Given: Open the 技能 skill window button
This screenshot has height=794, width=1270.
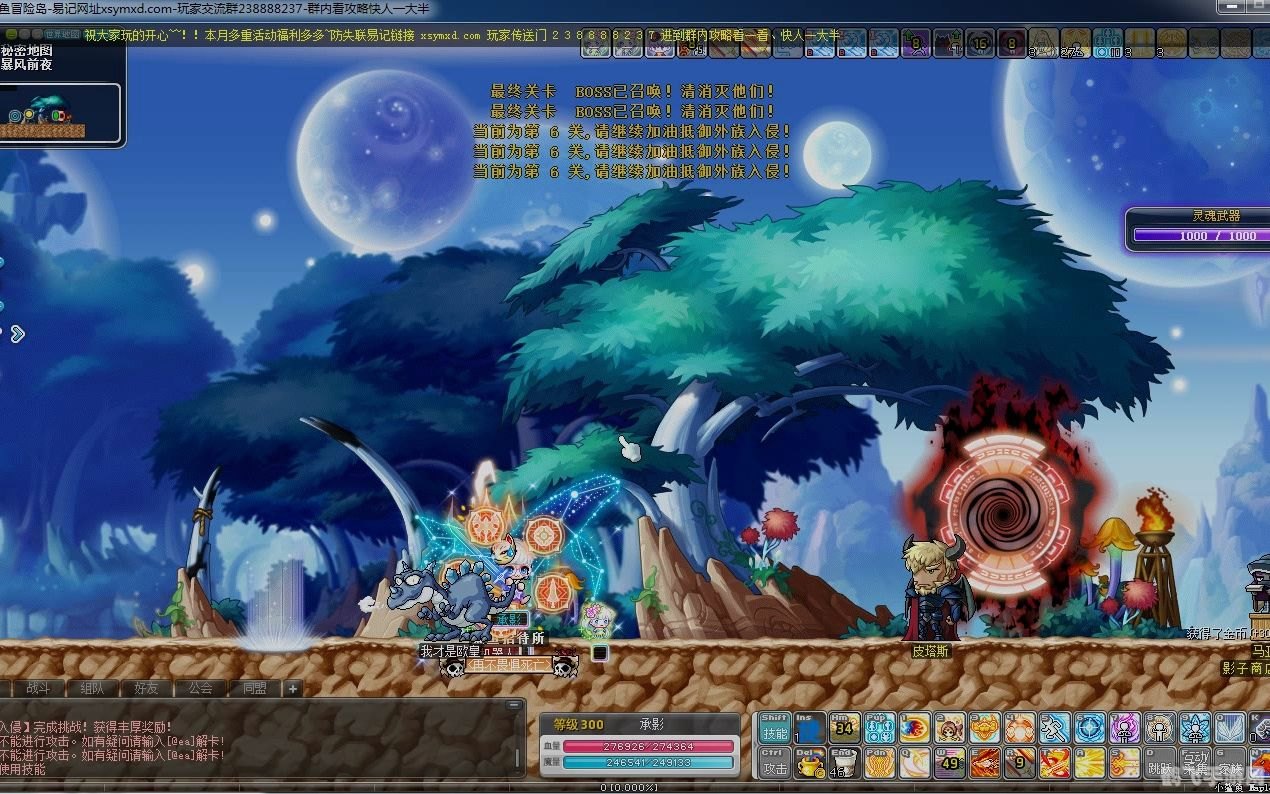Looking at the screenshot, I should tap(775, 728).
